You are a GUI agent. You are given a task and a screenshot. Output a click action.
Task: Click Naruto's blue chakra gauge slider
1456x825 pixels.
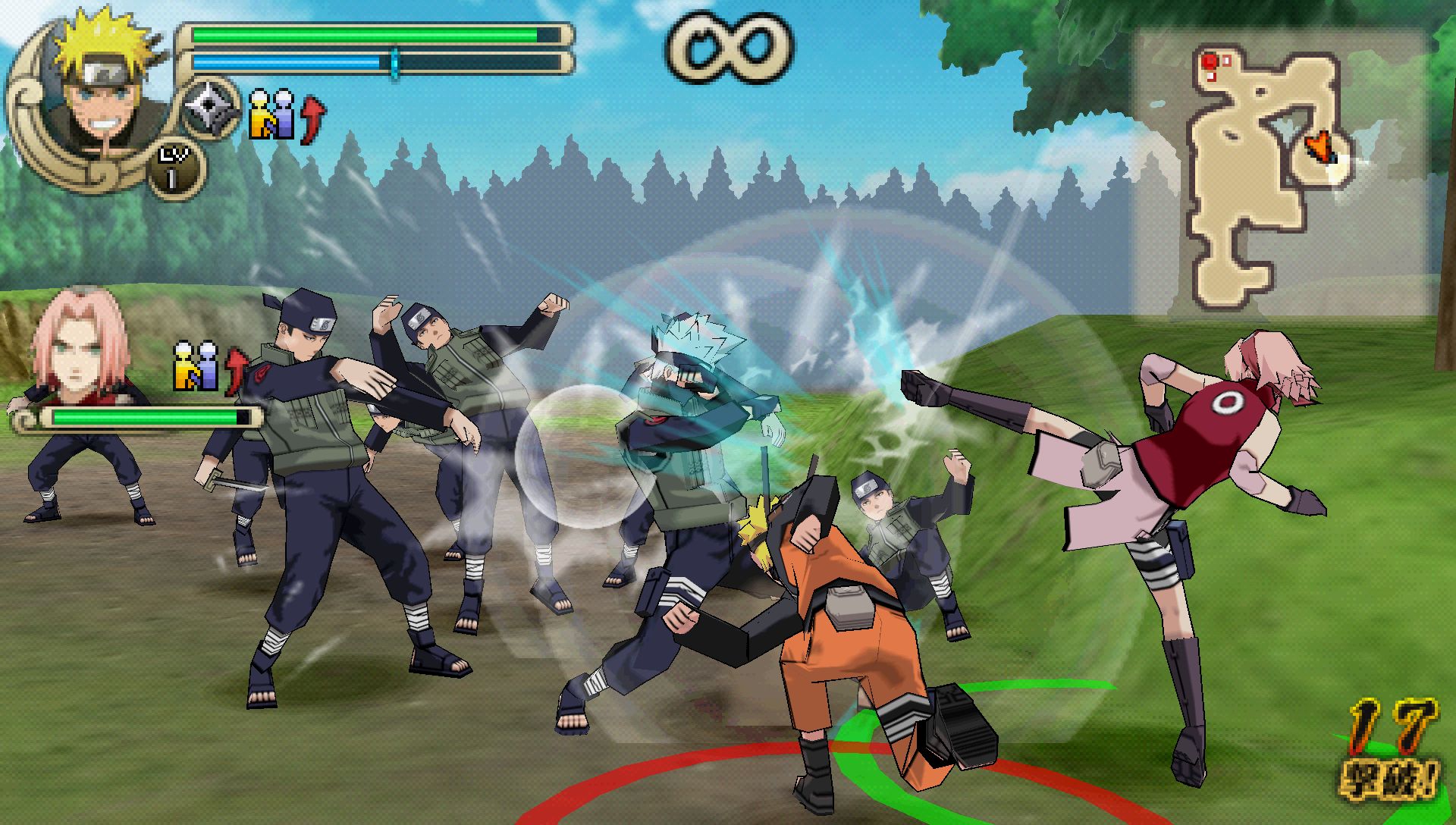tap(394, 61)
